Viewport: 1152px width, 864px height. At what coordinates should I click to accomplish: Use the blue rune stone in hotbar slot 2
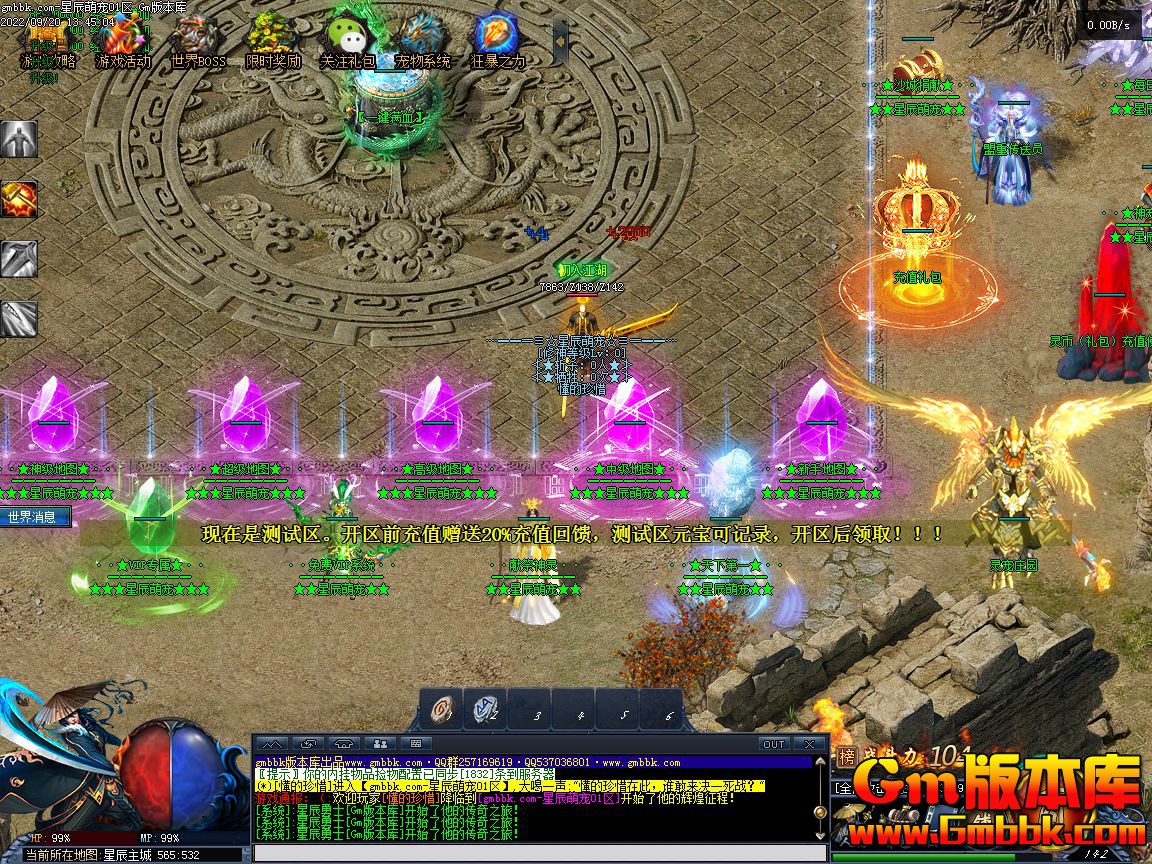point(486,709)
